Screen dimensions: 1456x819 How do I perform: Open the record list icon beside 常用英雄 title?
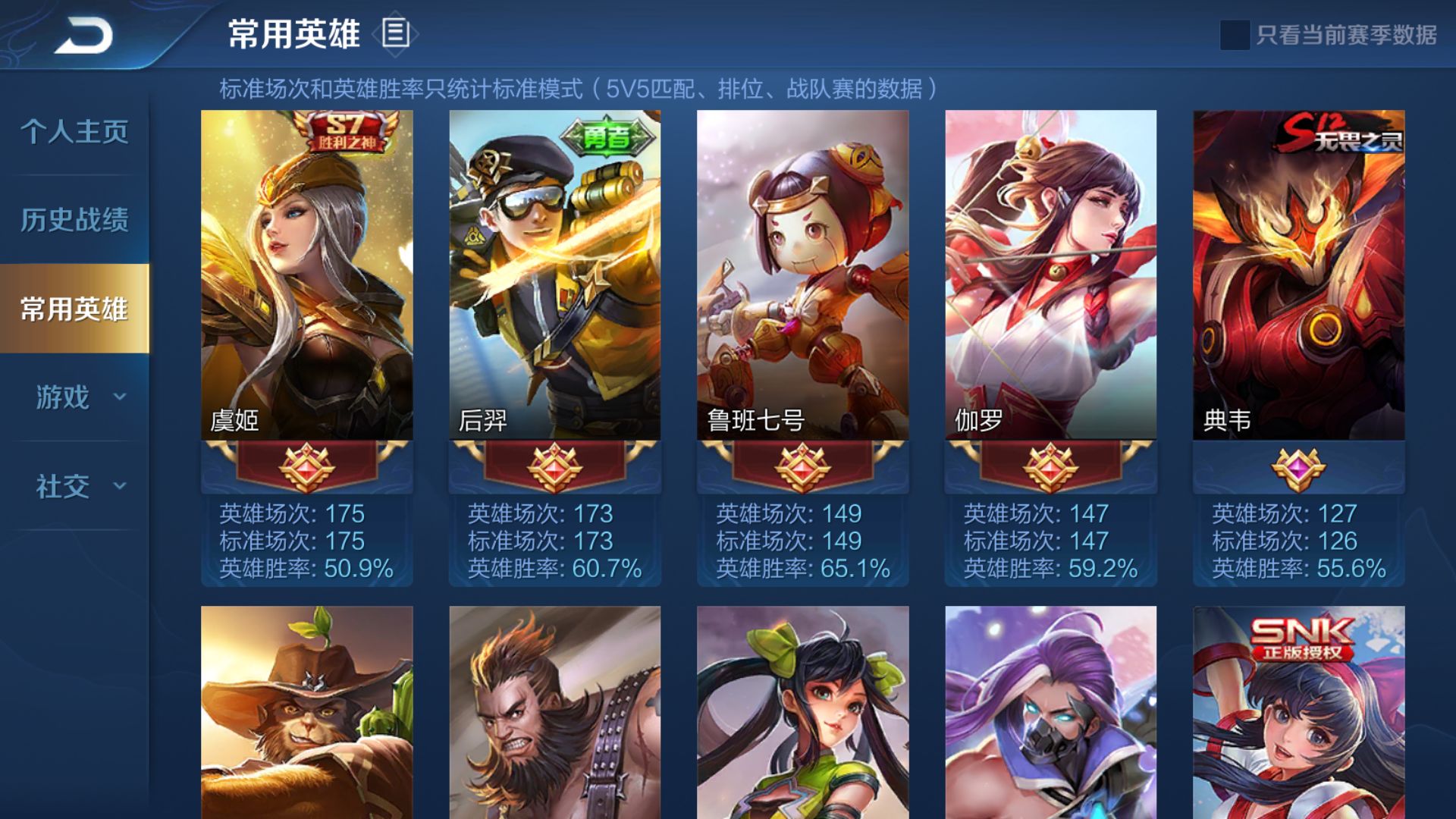click(x=397, y=34)
